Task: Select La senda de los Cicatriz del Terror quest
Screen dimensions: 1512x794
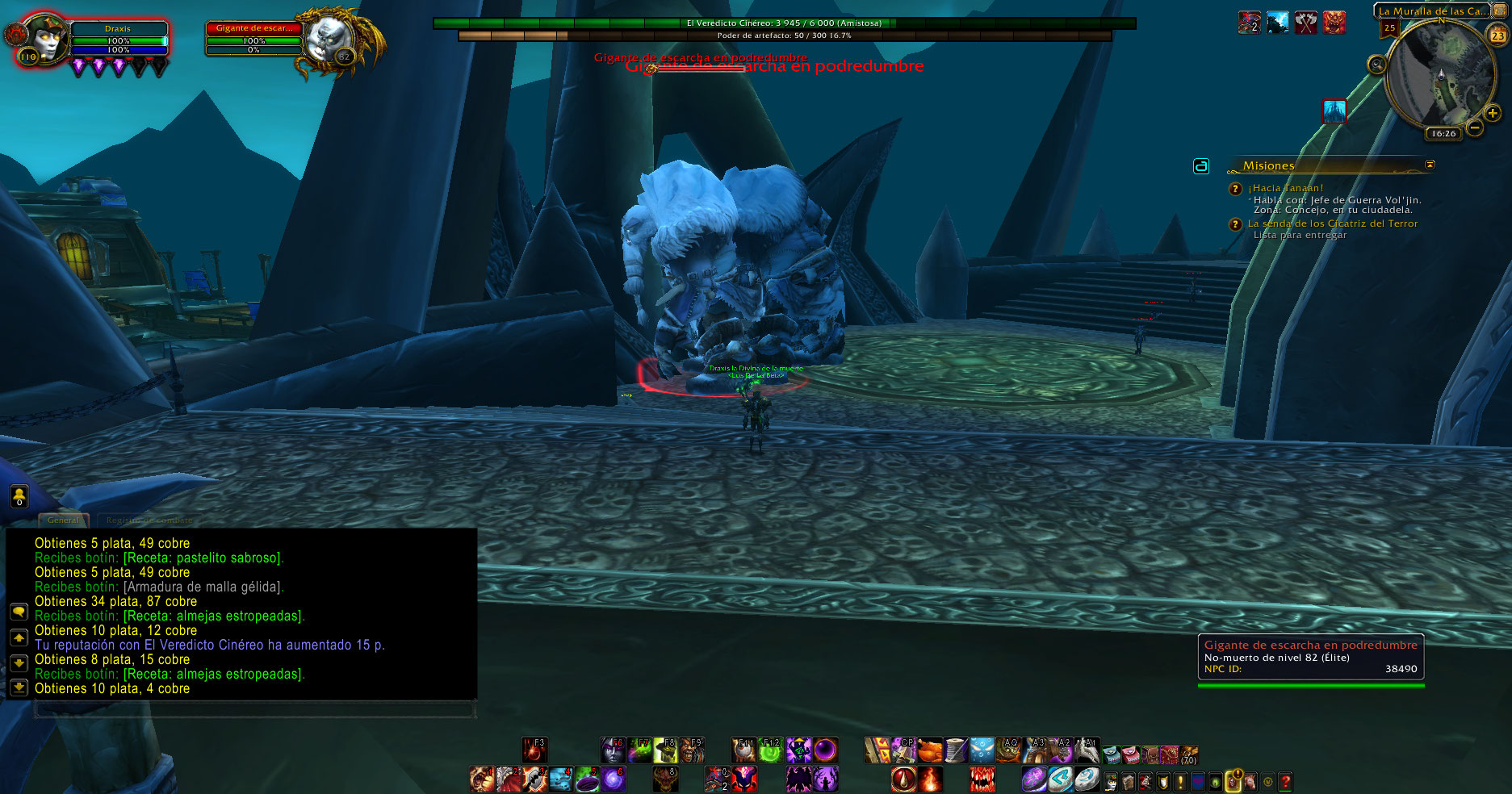Action: coord(1332,224)
